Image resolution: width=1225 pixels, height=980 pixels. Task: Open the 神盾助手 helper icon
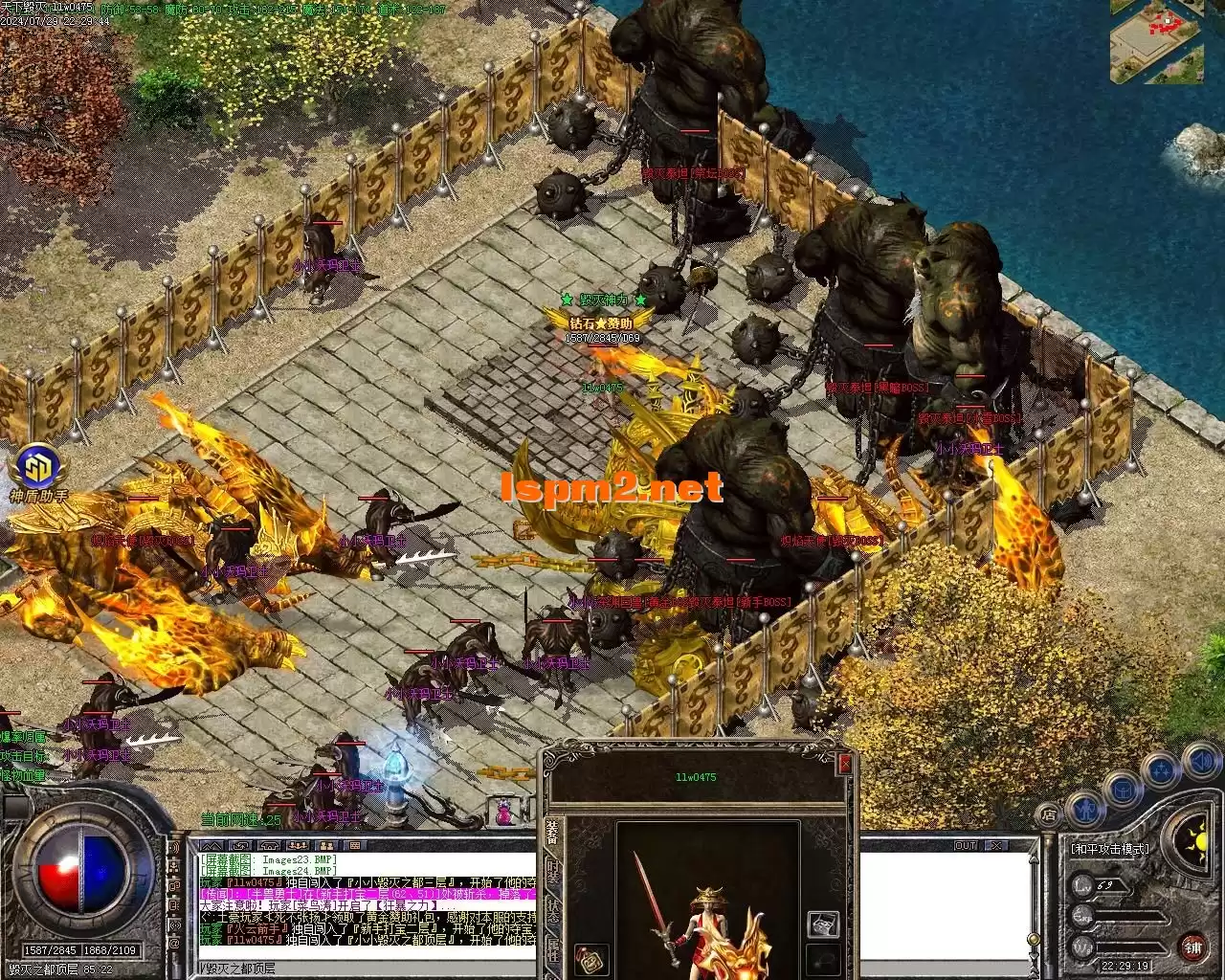click(37, 468)
